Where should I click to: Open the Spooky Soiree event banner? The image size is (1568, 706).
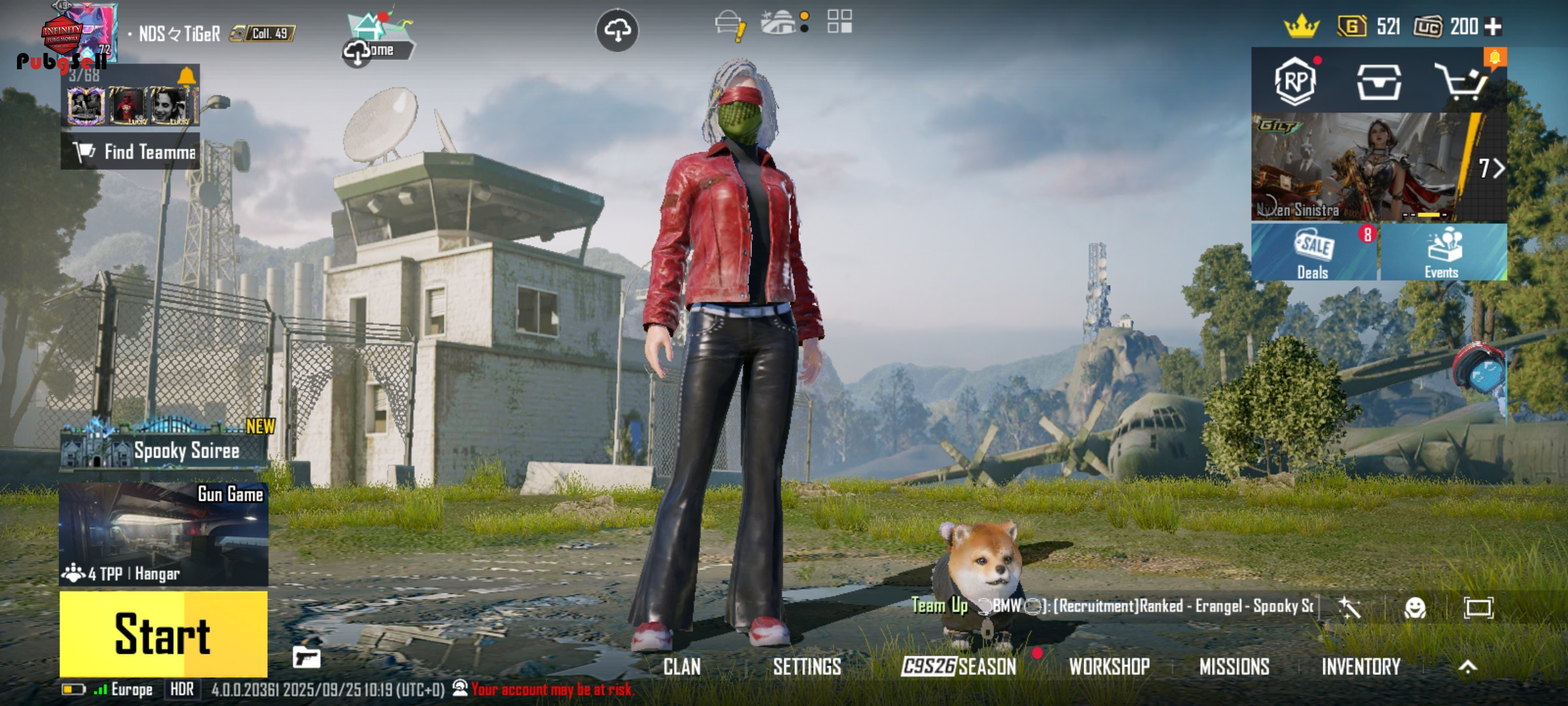(x=163, y=448)
